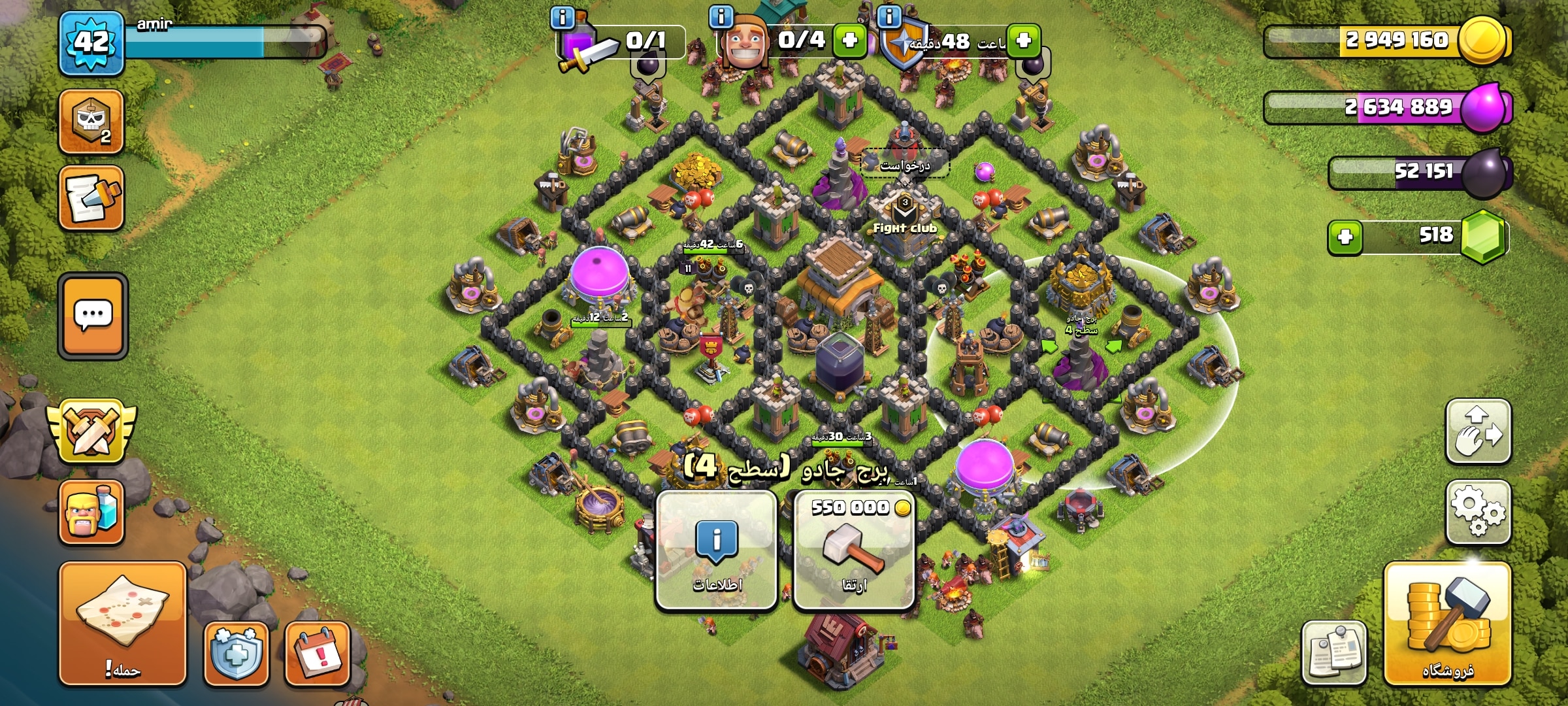Show Wizard Tower info panel
The image size is (1568, 706).
click(x=716, y=550)
